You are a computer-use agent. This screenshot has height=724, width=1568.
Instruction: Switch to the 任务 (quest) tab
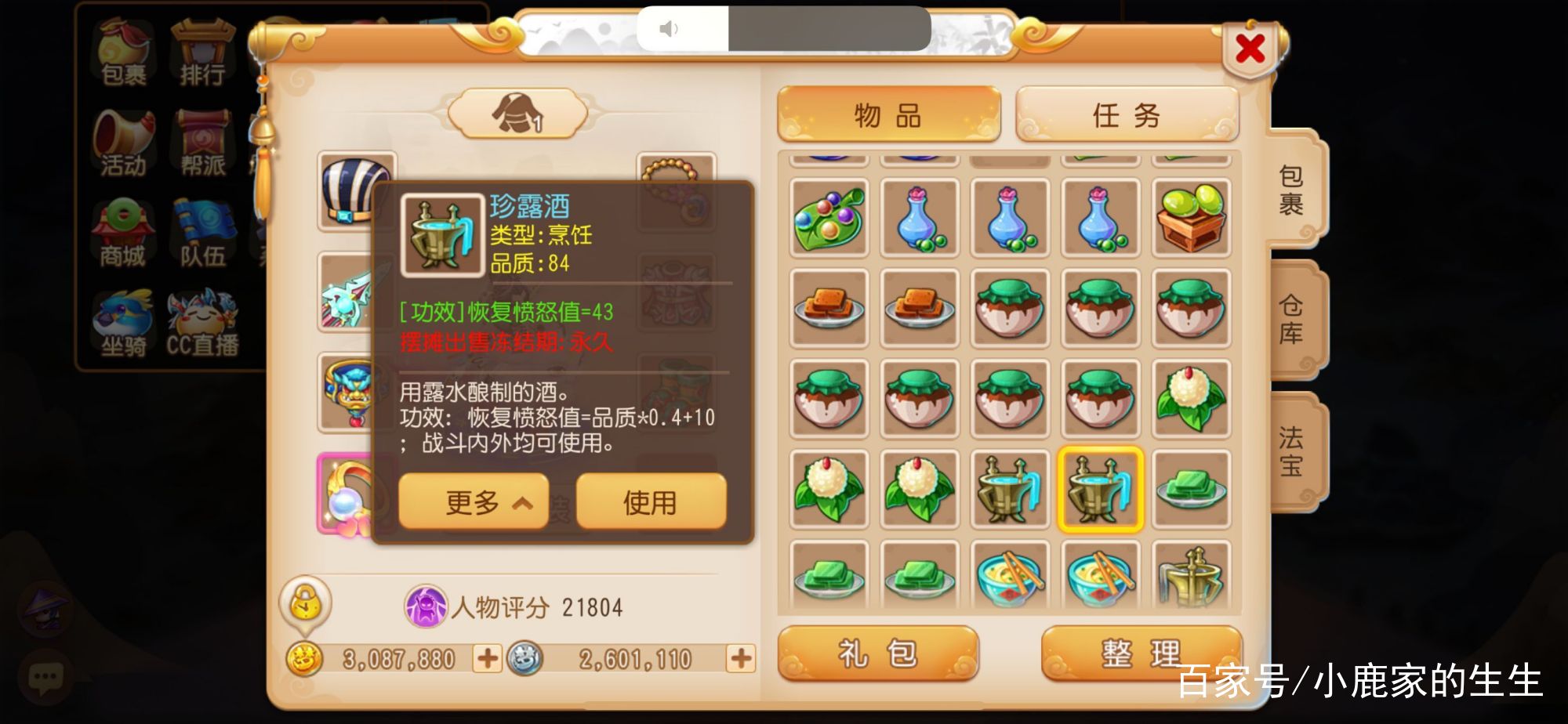1127,114
